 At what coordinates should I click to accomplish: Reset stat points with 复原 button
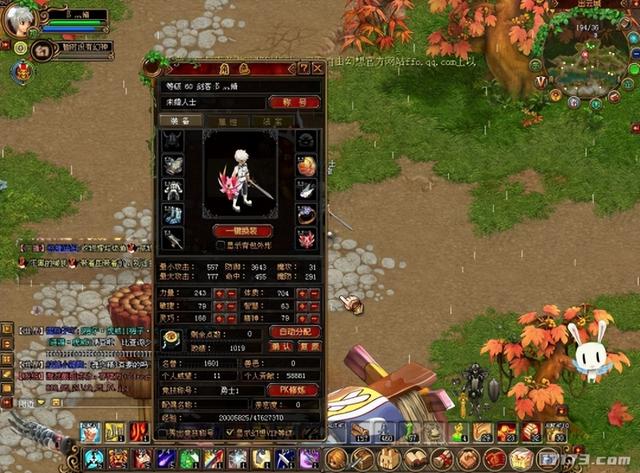[309, 347]
